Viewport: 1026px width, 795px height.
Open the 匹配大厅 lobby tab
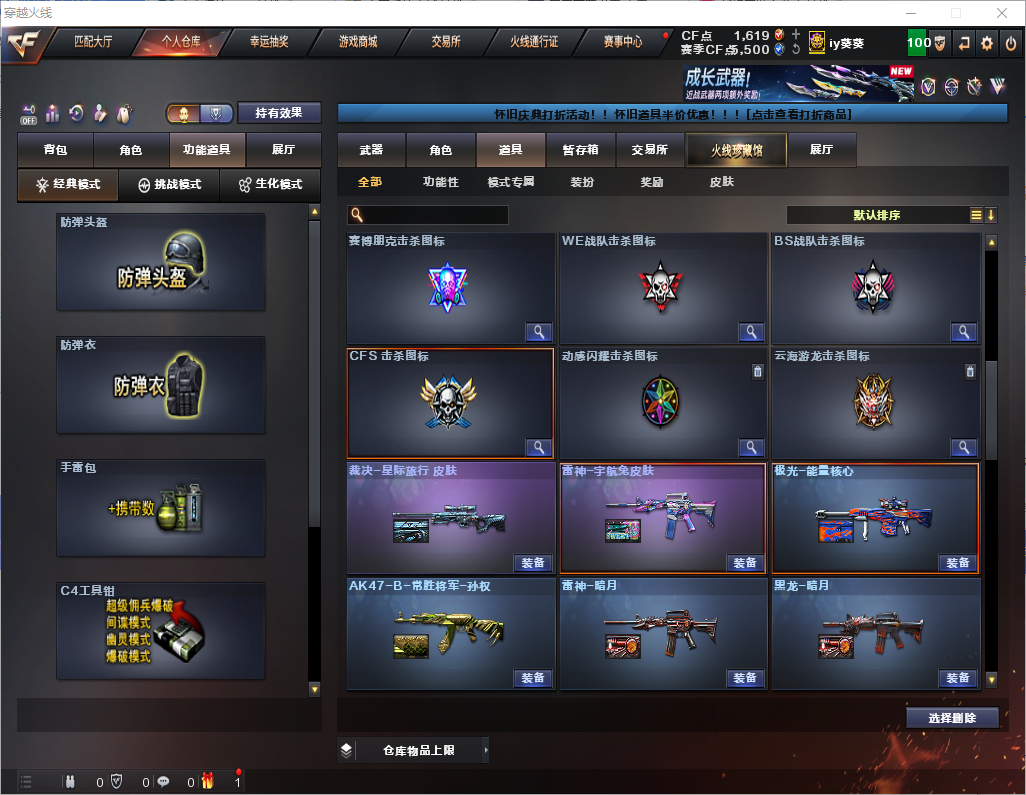(x=93, y=42)
